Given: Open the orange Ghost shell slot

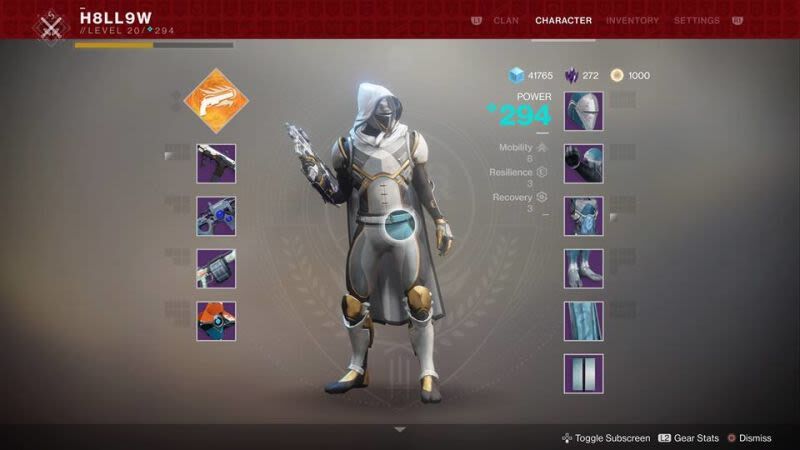Looking at the screenshot, I should pos(216,321).
